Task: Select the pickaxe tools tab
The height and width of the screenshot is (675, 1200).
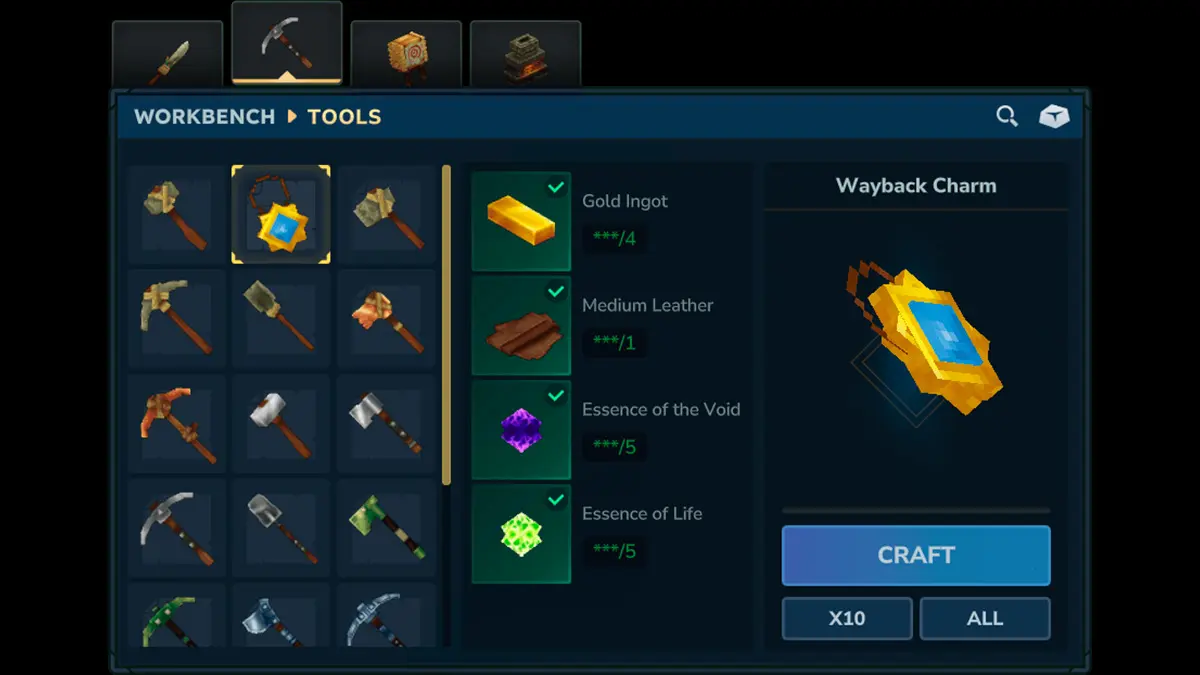Action: [x=286, y=44]
